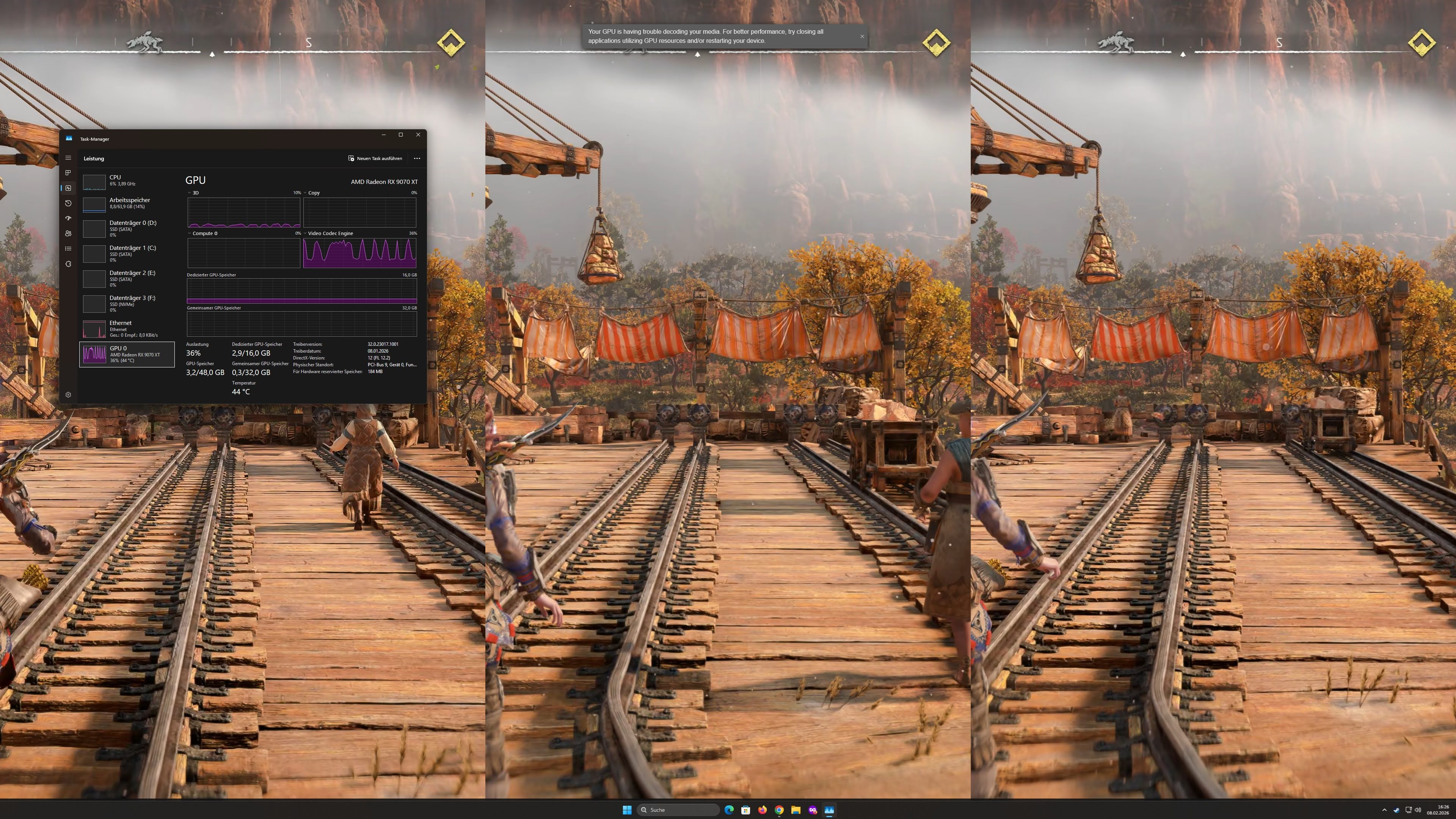
Task: Click the Neuen Task ausführen button
Action: pyautogui.click(x=375, y=158)
